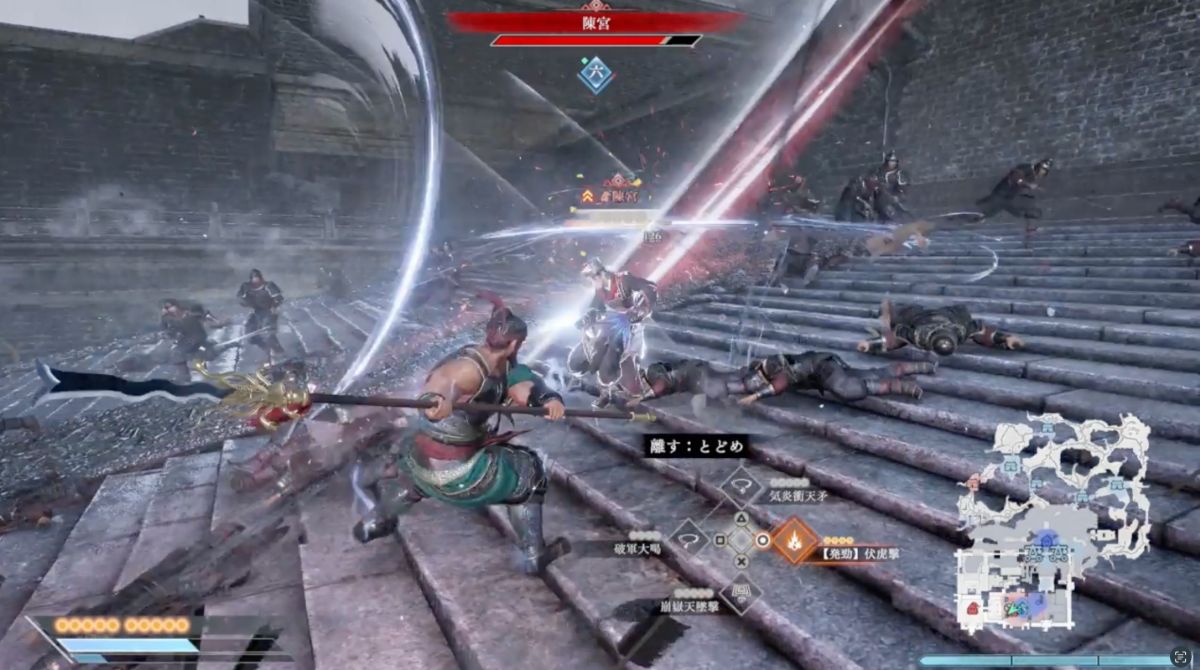The height and width of the screenshot is (670, 1200).
Task: Use the 崩嶽天墜撃 battle art icon
Action: coord(741,593)
